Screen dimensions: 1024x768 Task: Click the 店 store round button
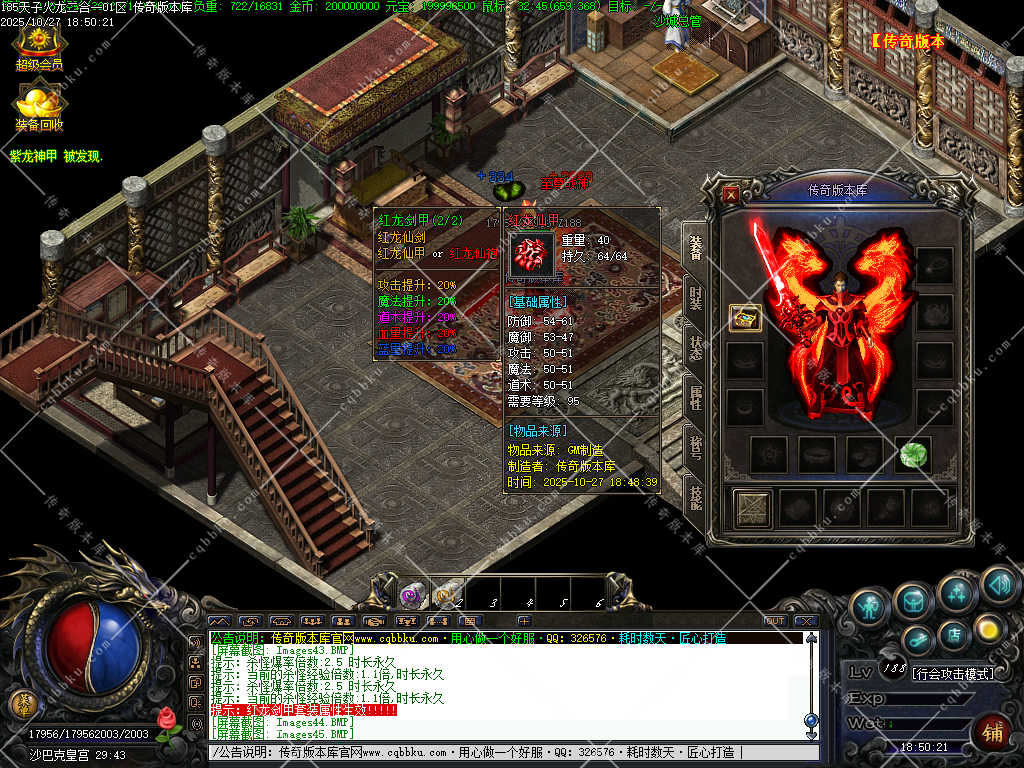[x=953, y=633]
